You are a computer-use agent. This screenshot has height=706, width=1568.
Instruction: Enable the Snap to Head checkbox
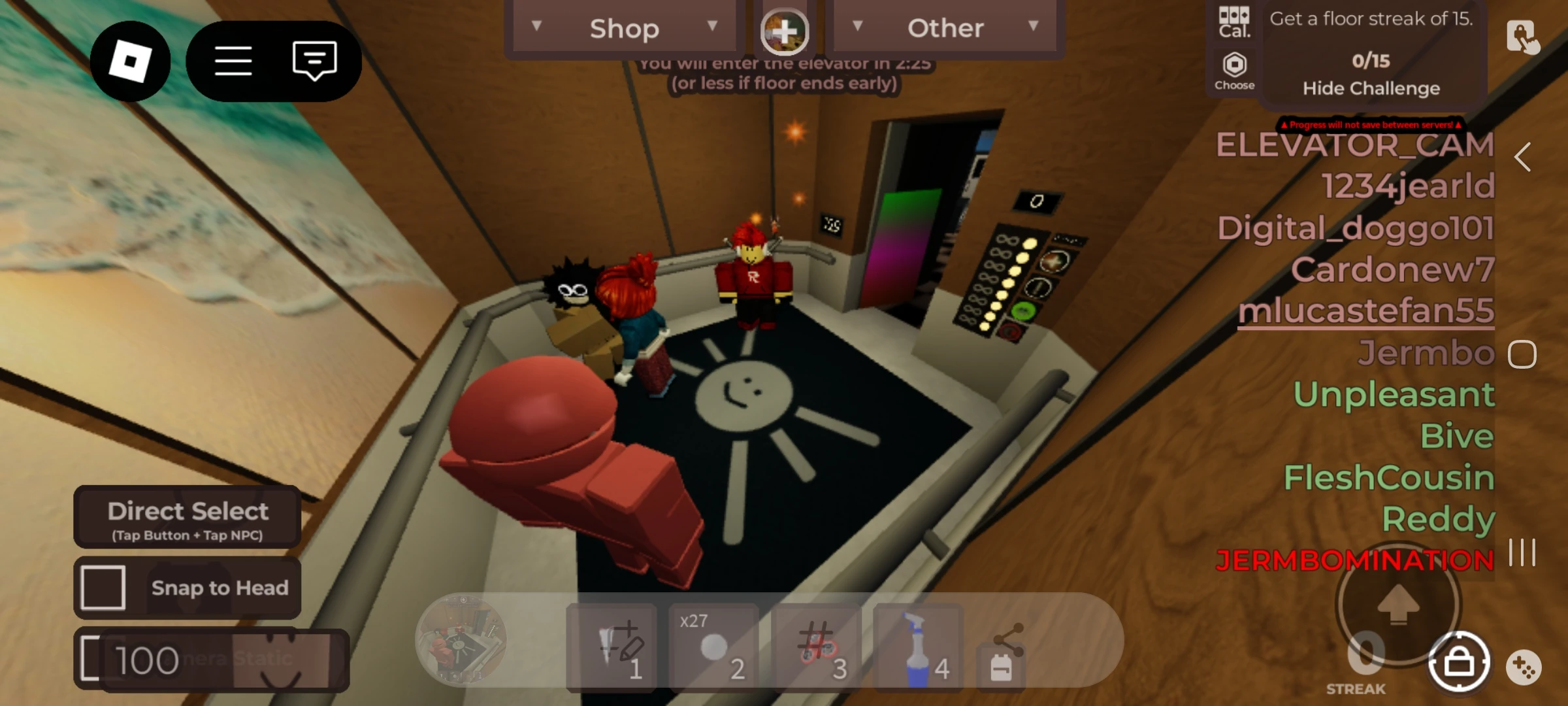click(102, 587)
